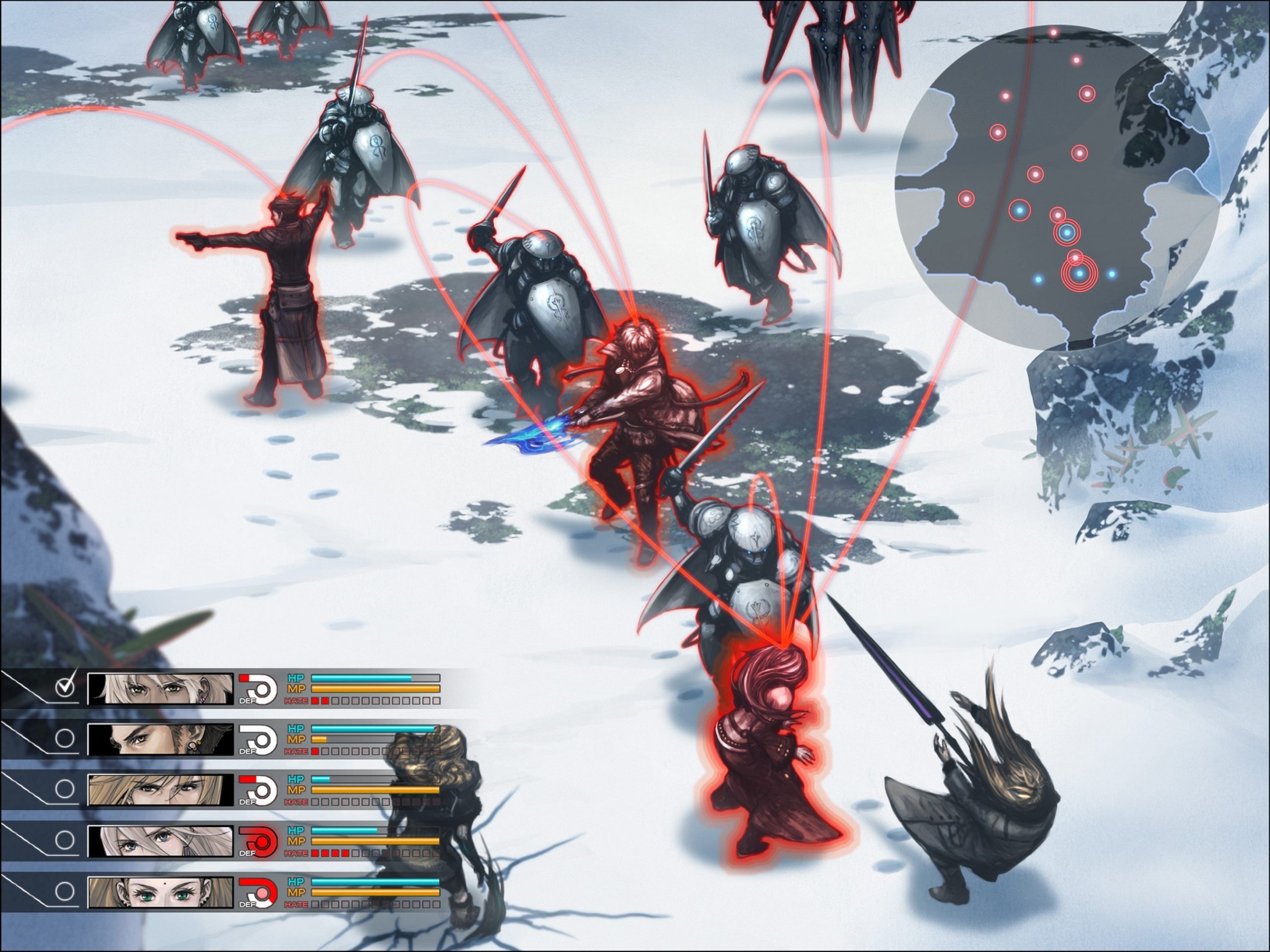Toggle the glowing red DEF gauge icon

[x=258, y=842]
